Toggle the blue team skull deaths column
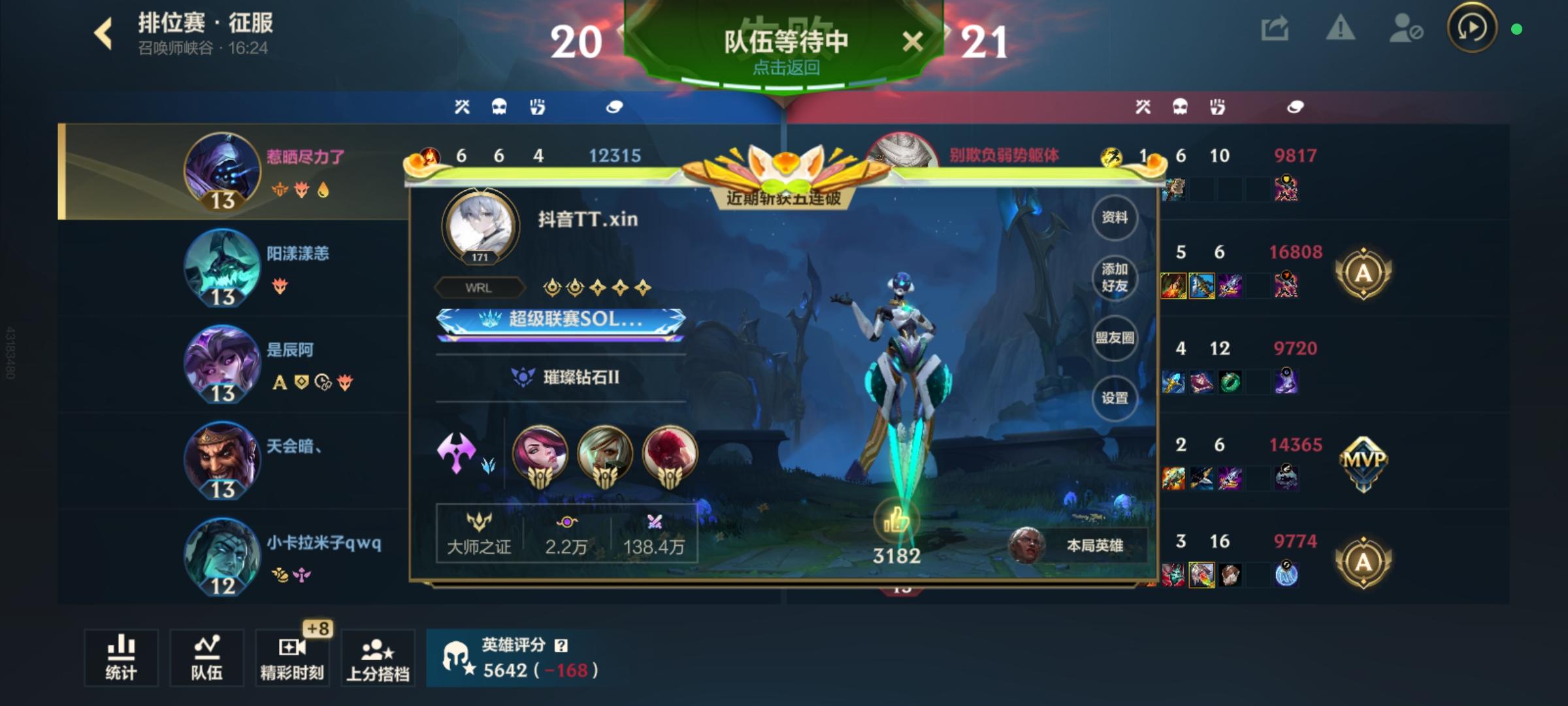The height and width of the screenshot is (706, 1568). click(x=499, y=107)
